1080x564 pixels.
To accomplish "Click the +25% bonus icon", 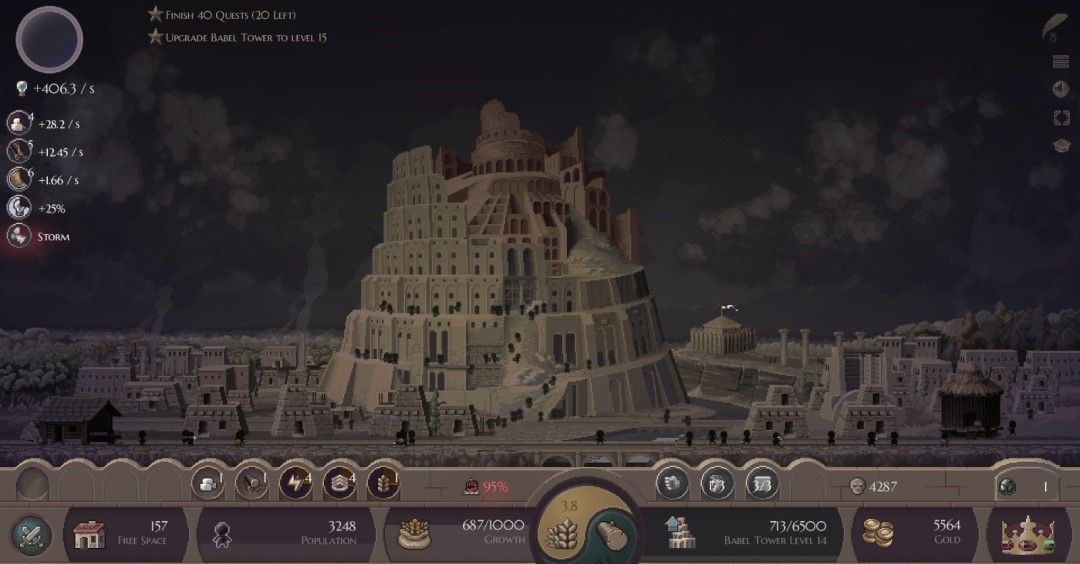I will tap(19, 208).
